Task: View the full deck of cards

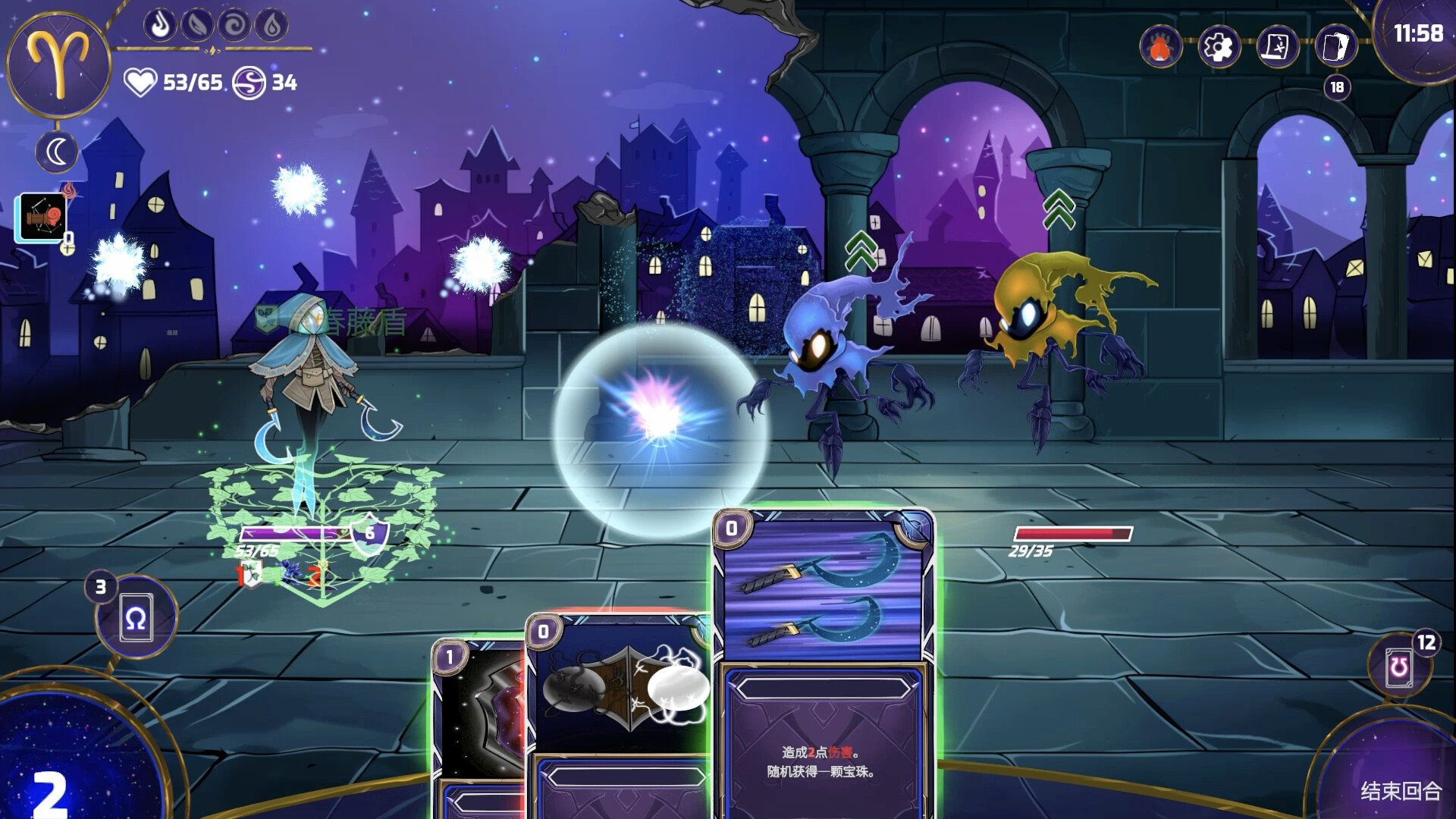Action: (x=1335, y=47)
